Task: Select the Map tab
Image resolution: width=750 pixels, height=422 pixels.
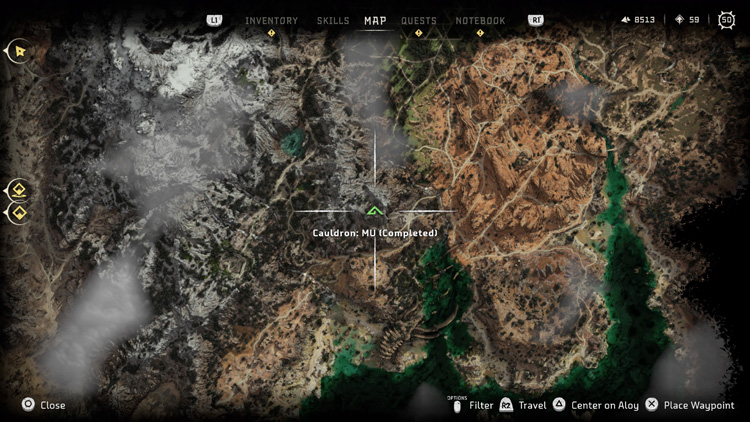Action: pos(375,20)
